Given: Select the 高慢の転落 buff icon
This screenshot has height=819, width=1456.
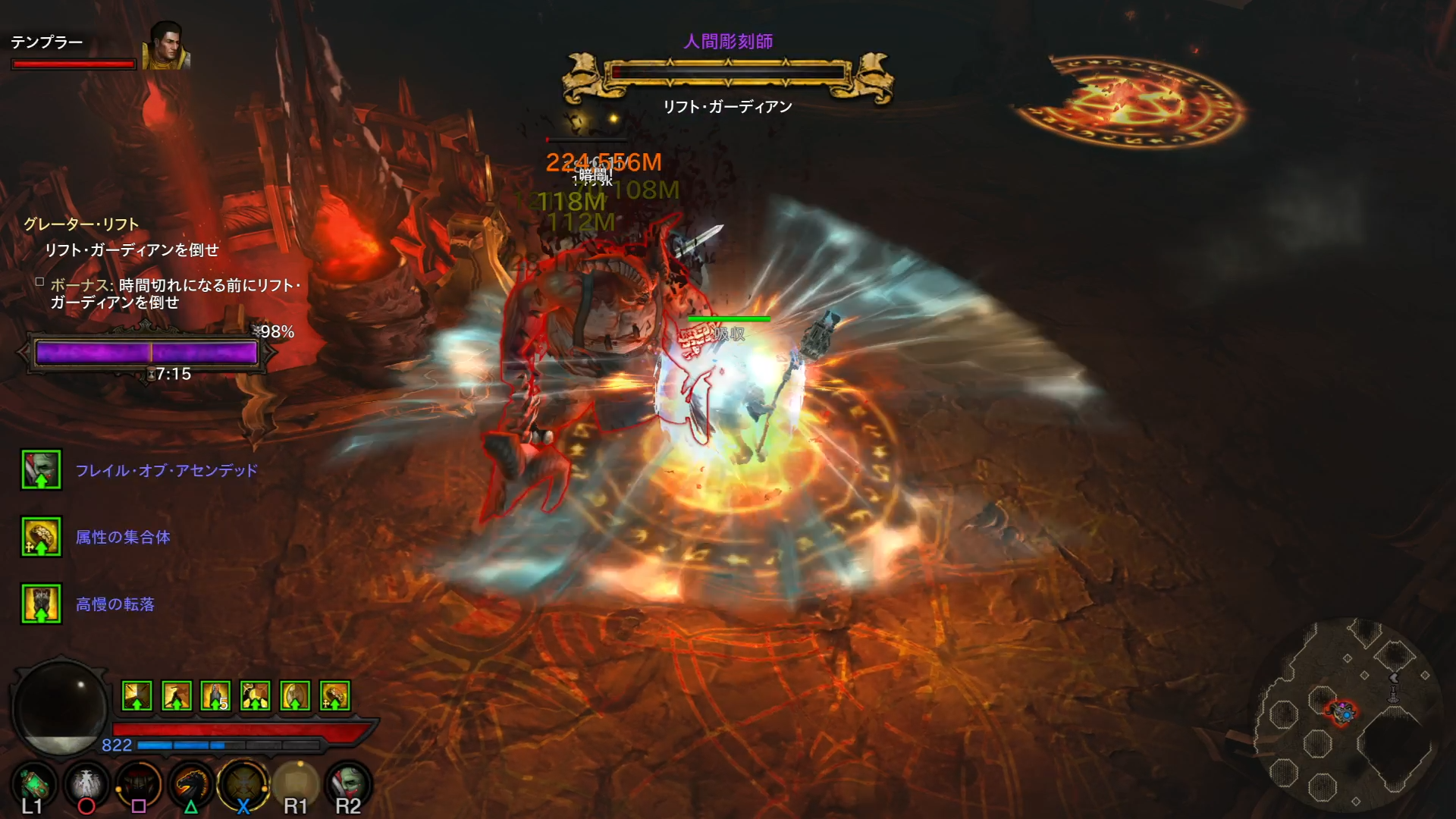Looking at the screenshot, I should (x=41, y=604).
